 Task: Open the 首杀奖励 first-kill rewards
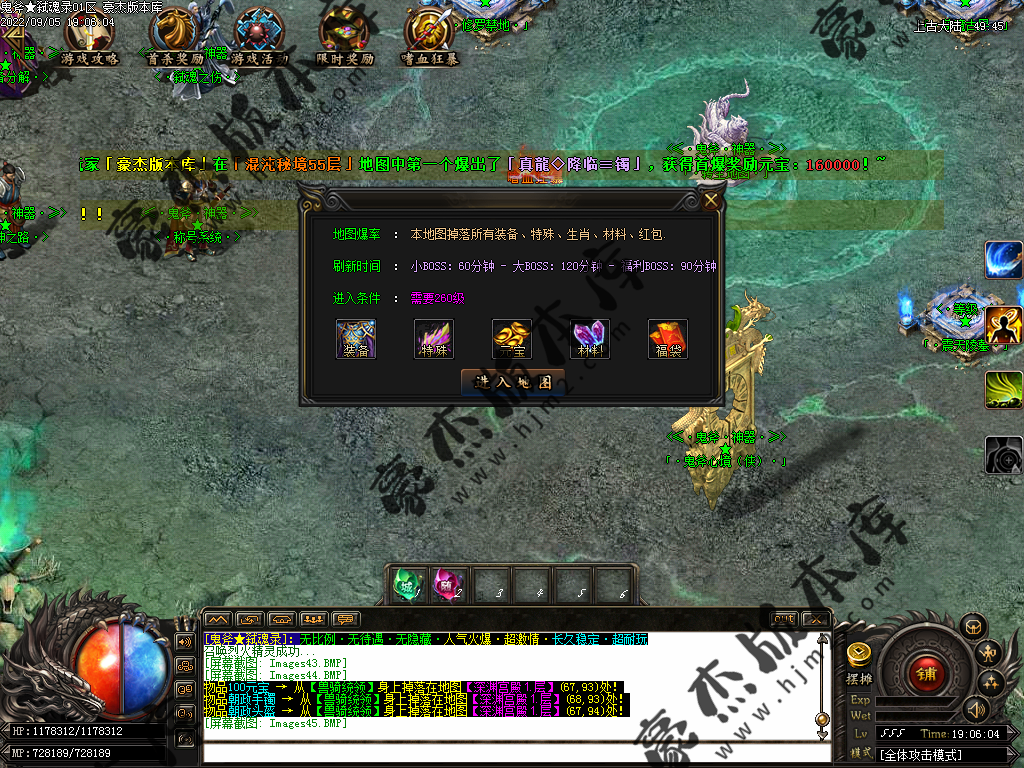pos(175,38)
